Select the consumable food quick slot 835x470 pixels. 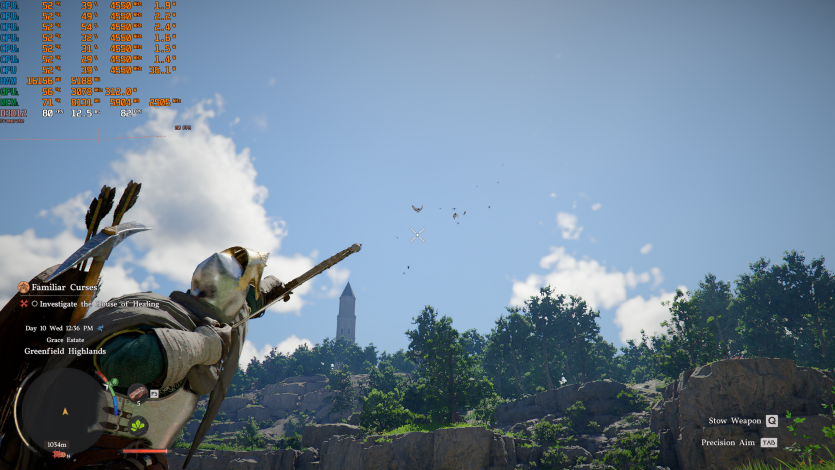tap(136, 393)
